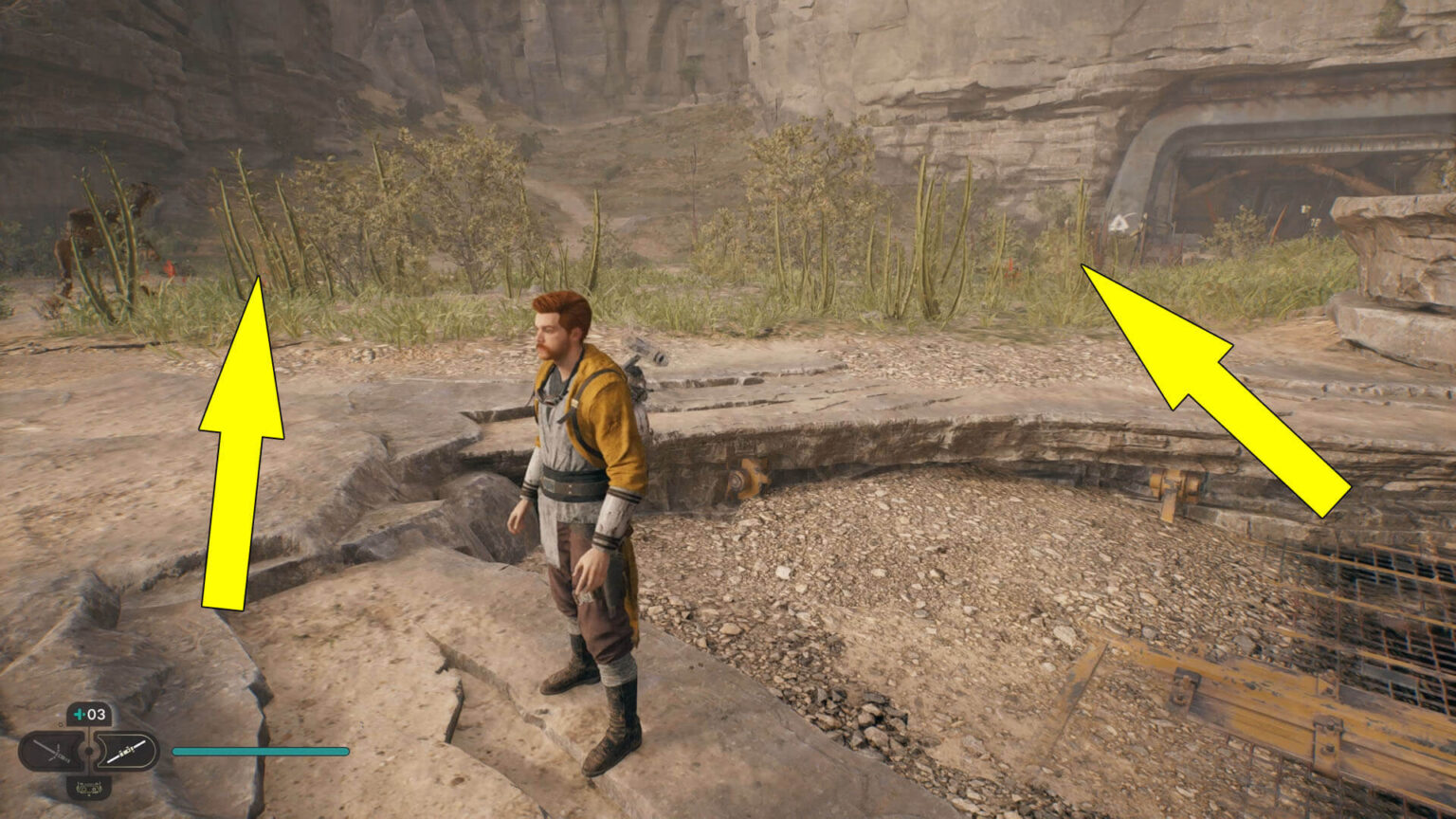1456x819 pixels.
Task: Expand the stance selector wheel center
Action: click(89, 750)
